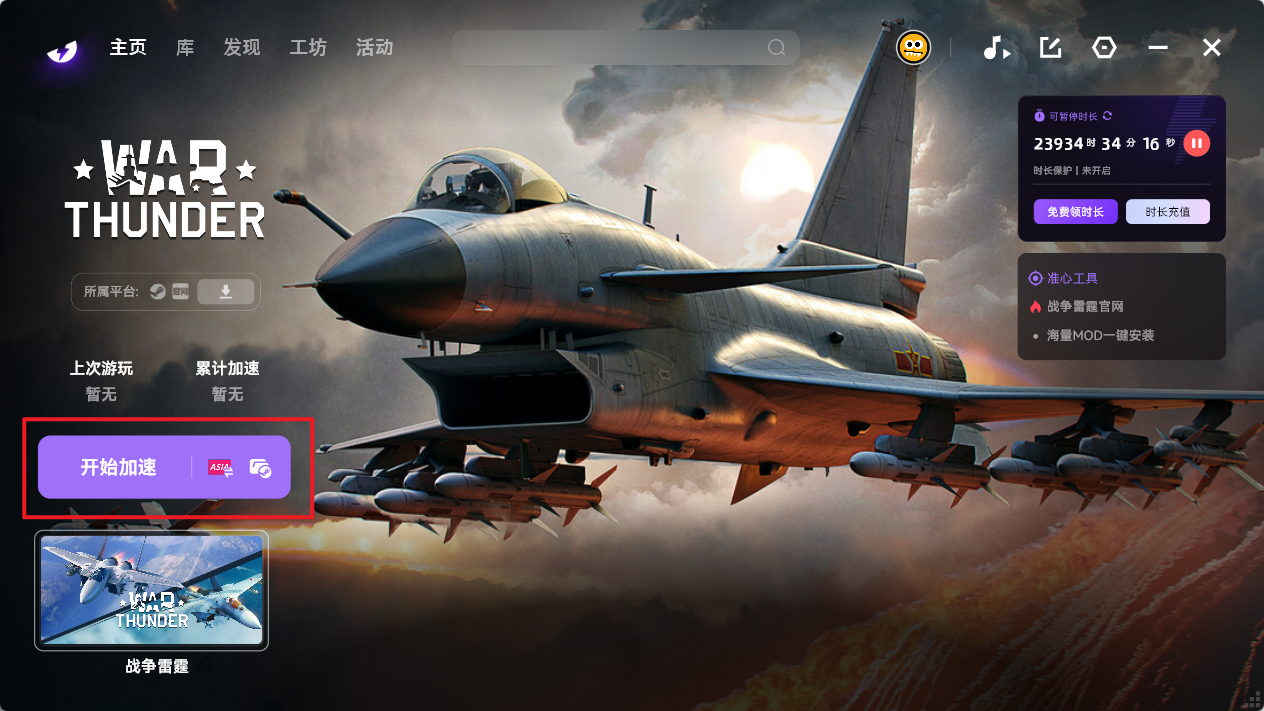Claim free time via 免费领时长
Screen dimensions: 1264x711
[x=1075, y=212]
